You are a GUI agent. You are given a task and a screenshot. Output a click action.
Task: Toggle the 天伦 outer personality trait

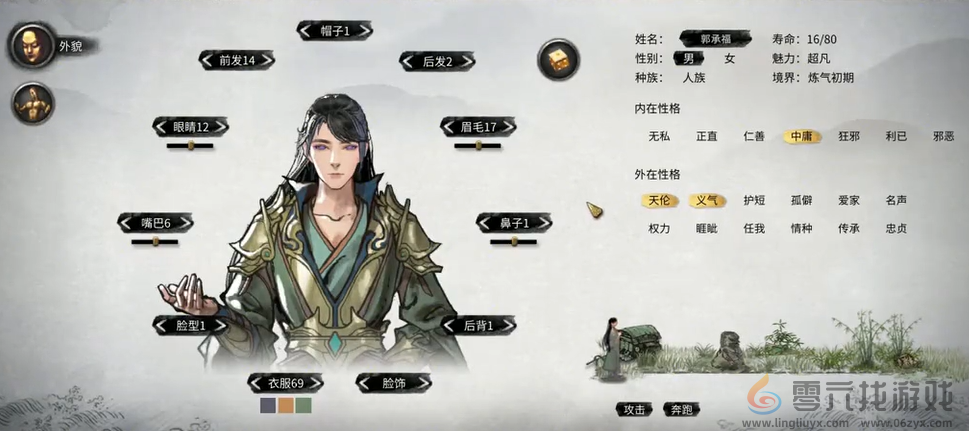pos(658,200)
